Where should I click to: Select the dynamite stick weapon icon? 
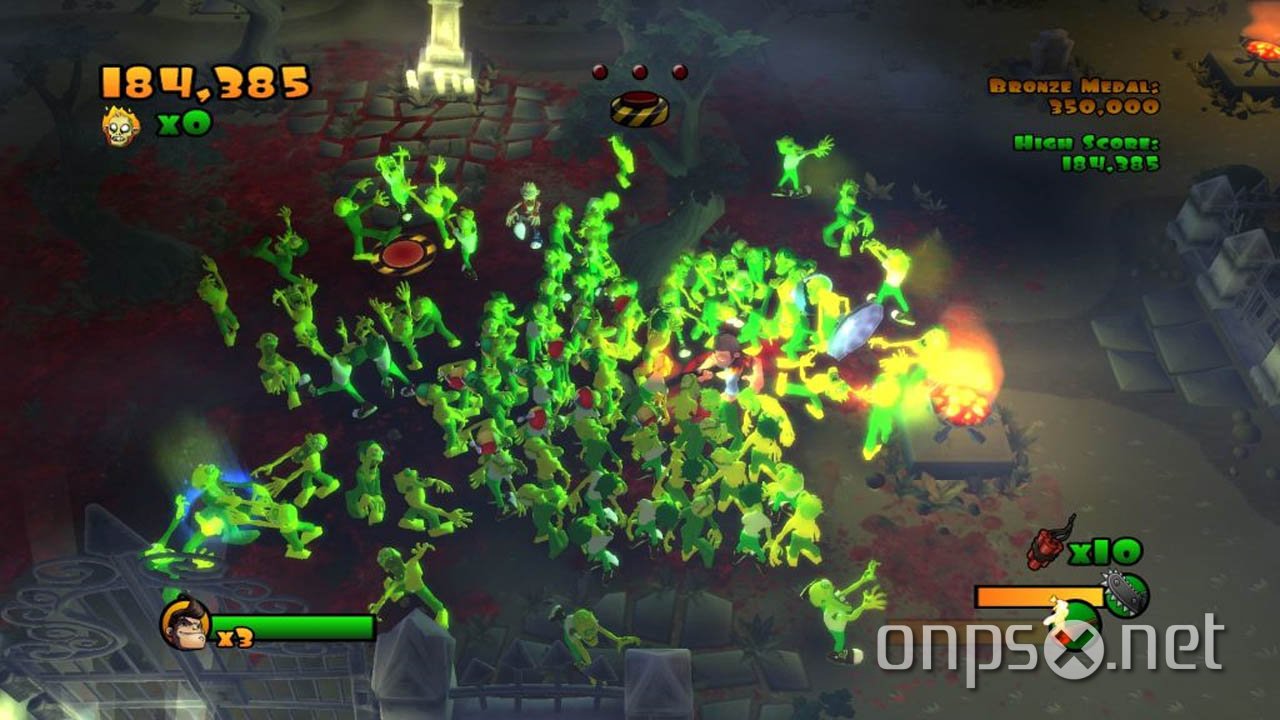pyautogui.click(x=1046, y=546)
